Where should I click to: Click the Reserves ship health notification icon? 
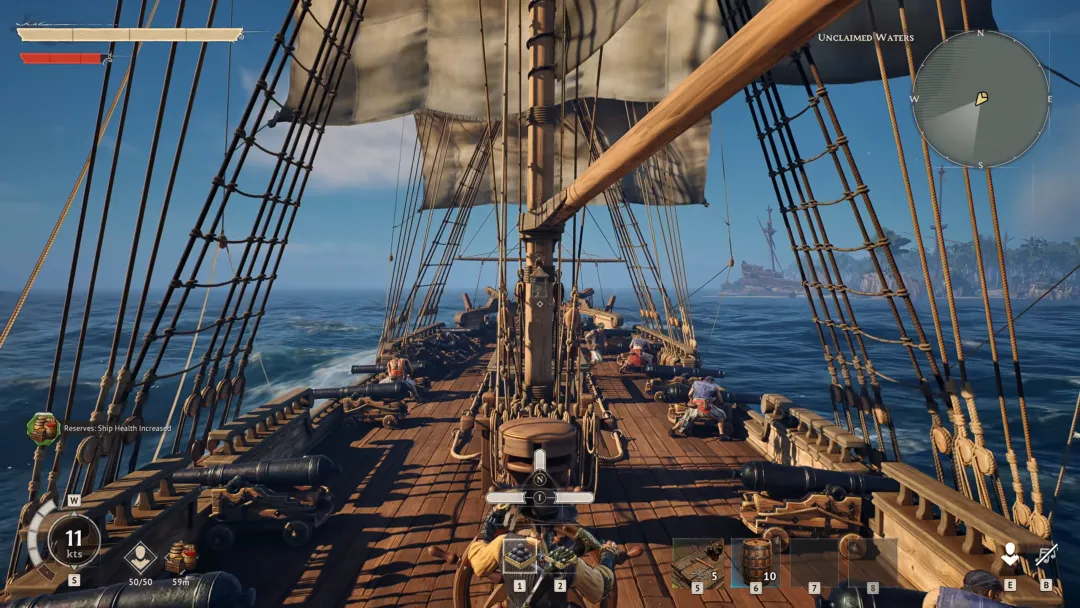(43, 428)
